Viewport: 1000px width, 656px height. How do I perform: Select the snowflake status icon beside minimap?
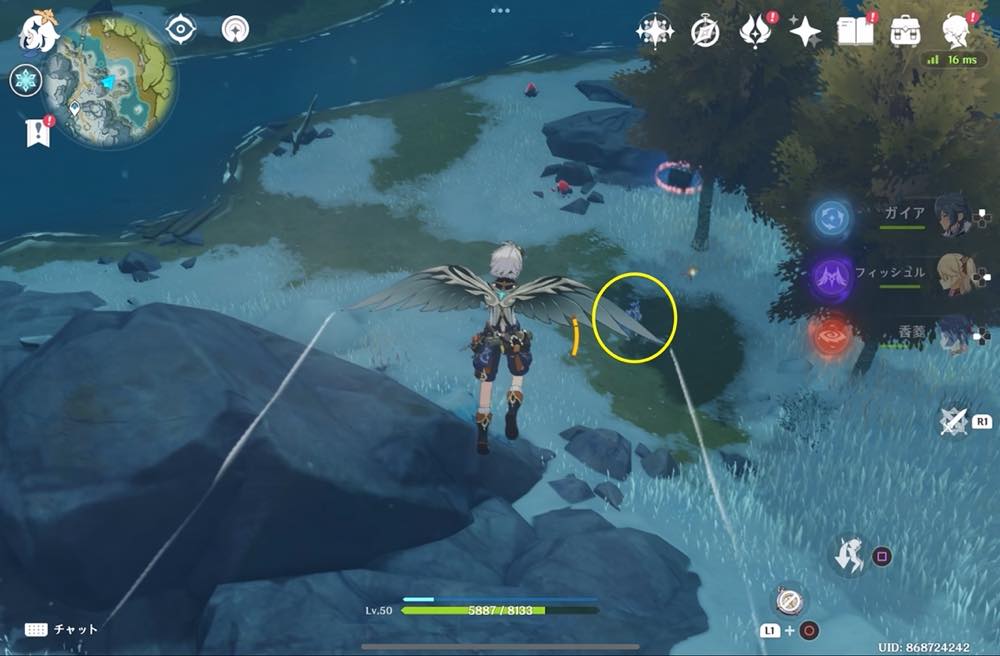click(25, 82)
